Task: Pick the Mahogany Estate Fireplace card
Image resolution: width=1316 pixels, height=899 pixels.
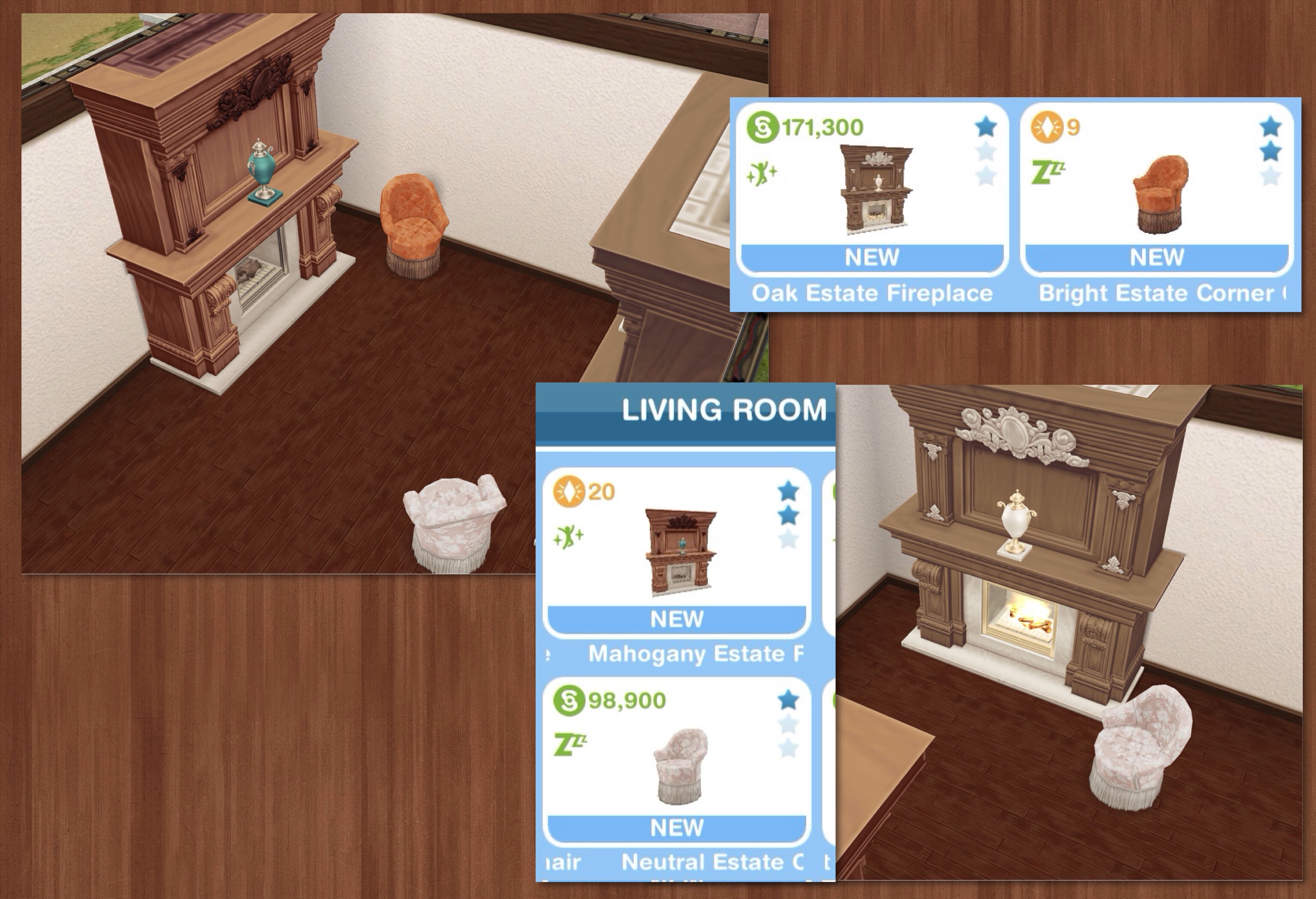Action: click(x=677, y=552)
